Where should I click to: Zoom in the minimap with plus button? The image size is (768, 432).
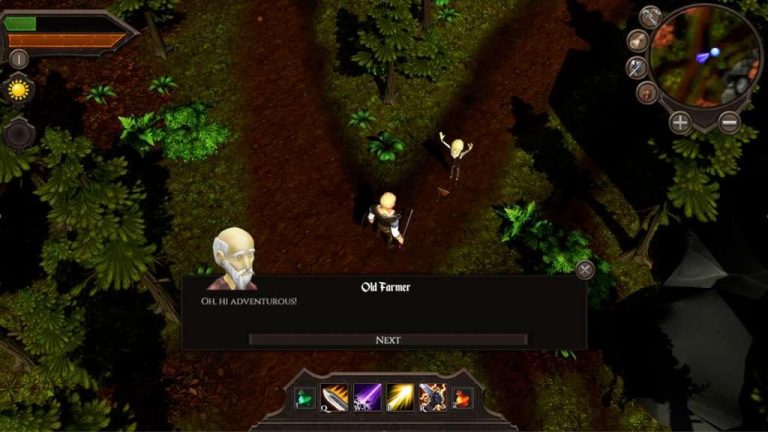point(680,123)
